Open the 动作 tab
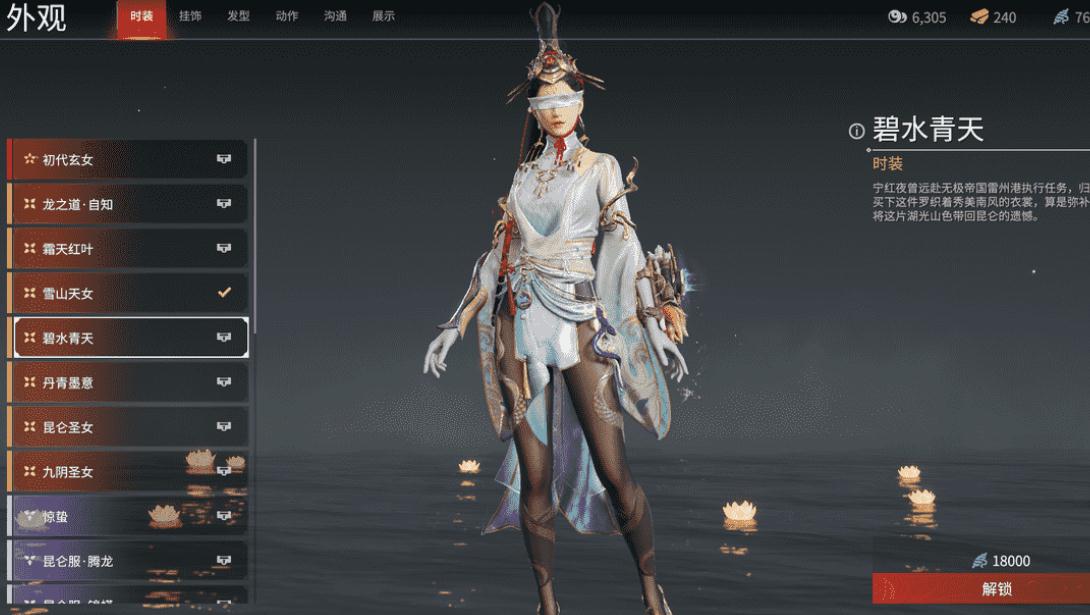Screen dimensions: 1090x615 [286, 16]
